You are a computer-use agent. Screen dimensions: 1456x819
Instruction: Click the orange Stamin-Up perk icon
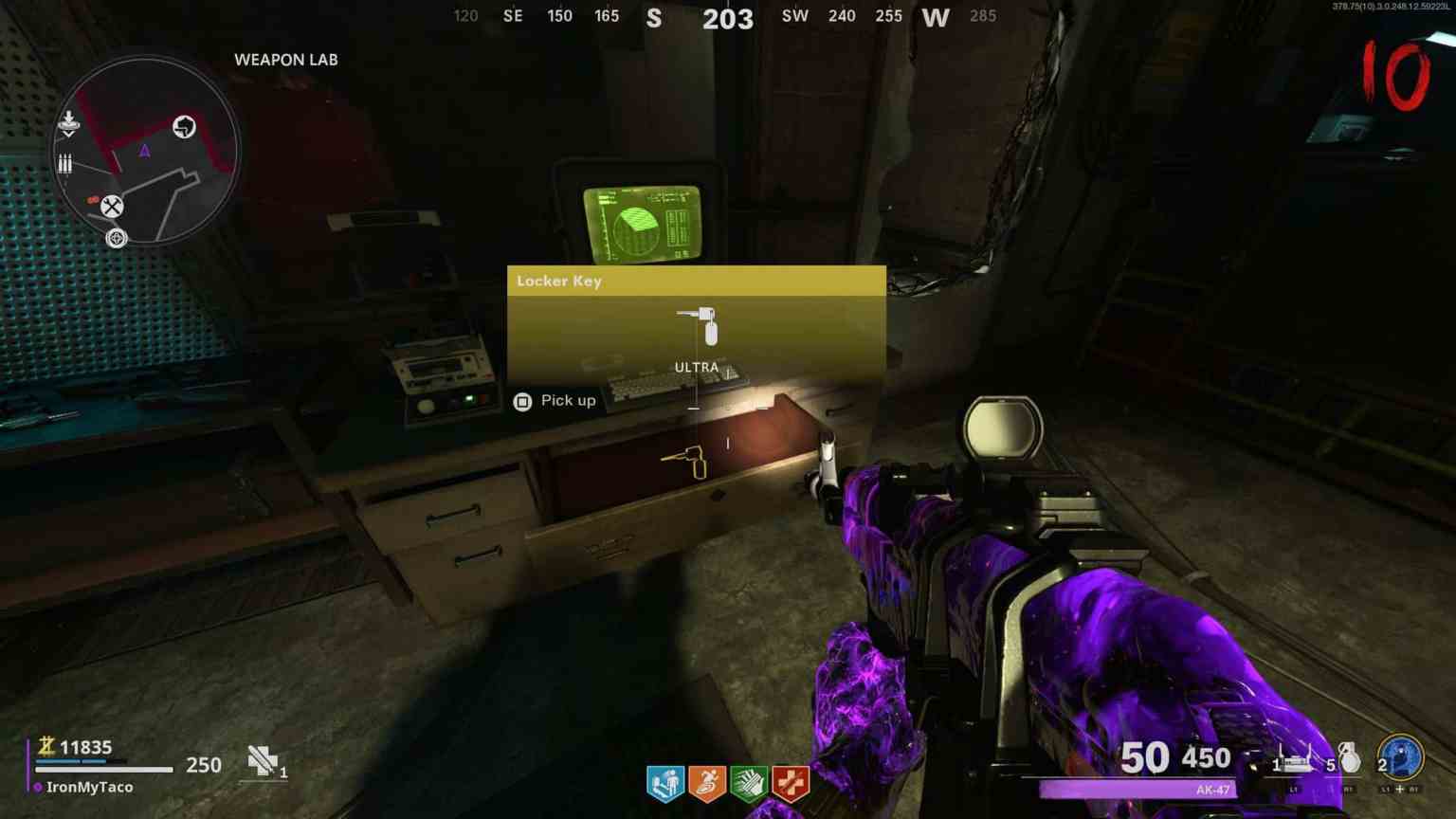pyautogui.click(x=706, y=781)
